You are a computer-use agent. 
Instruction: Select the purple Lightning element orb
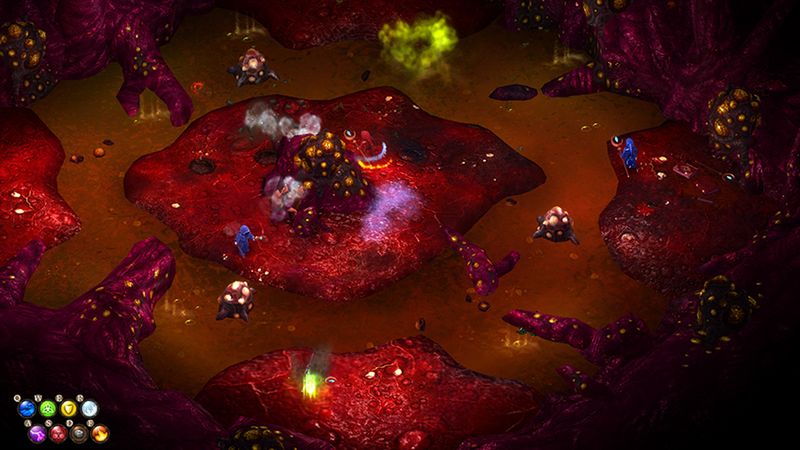[37, 433]
